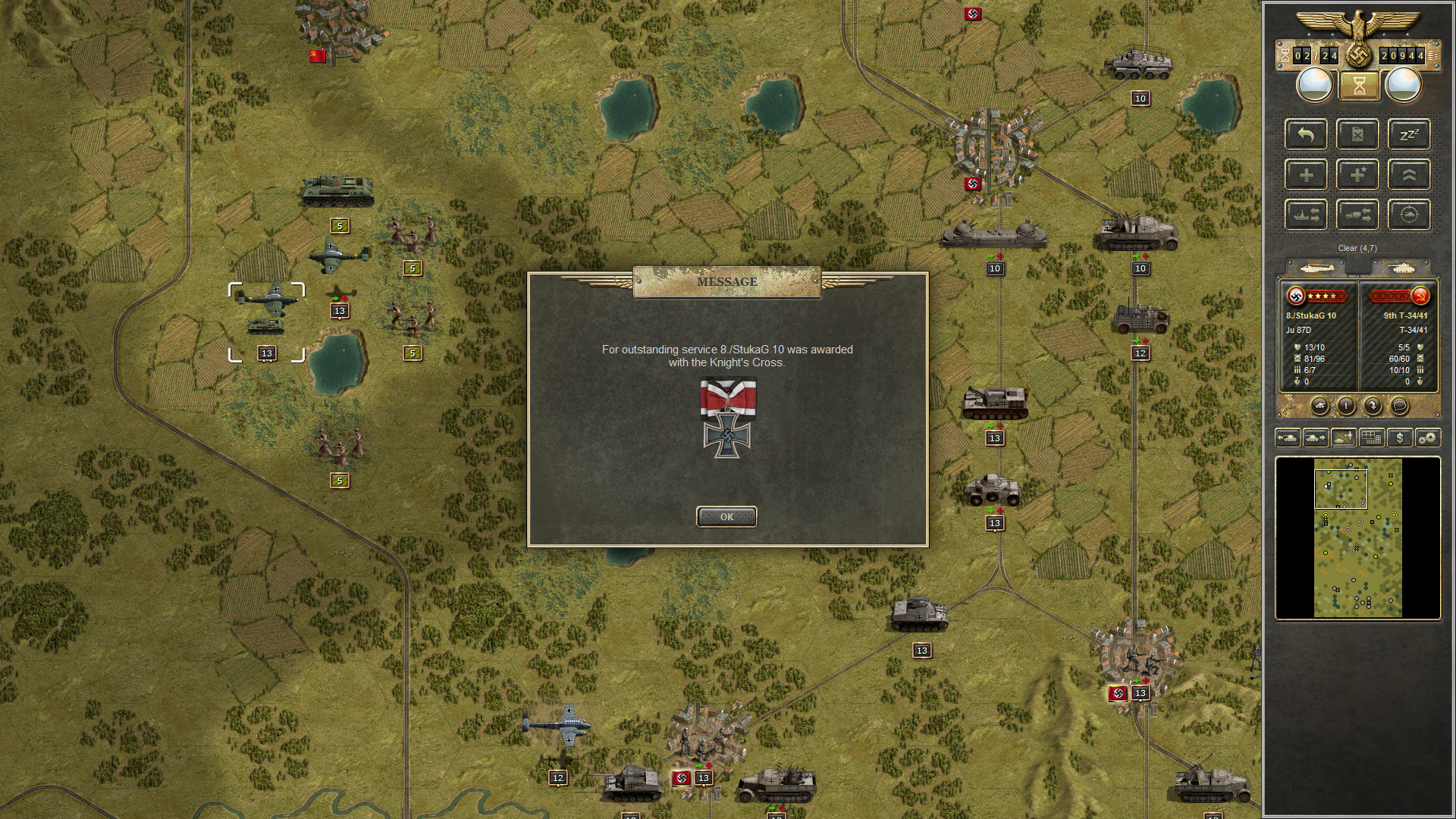Put current unit to sleep with Zzz

[x=1408, y=134]
